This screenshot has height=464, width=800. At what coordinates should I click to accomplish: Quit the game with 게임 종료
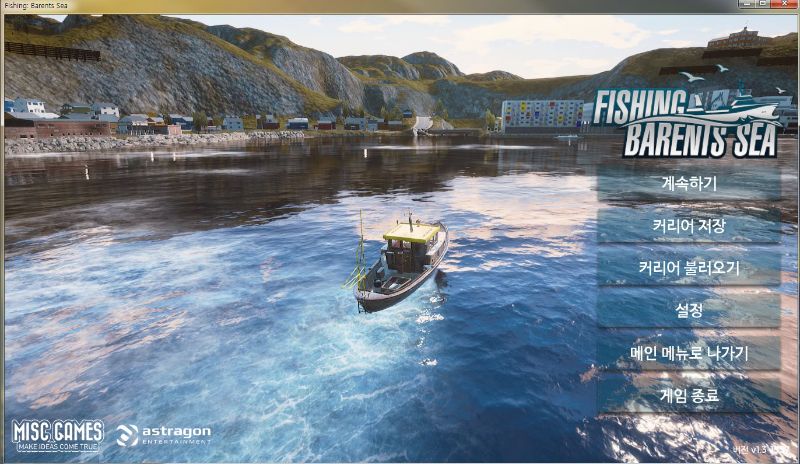[x=689, y=395]
